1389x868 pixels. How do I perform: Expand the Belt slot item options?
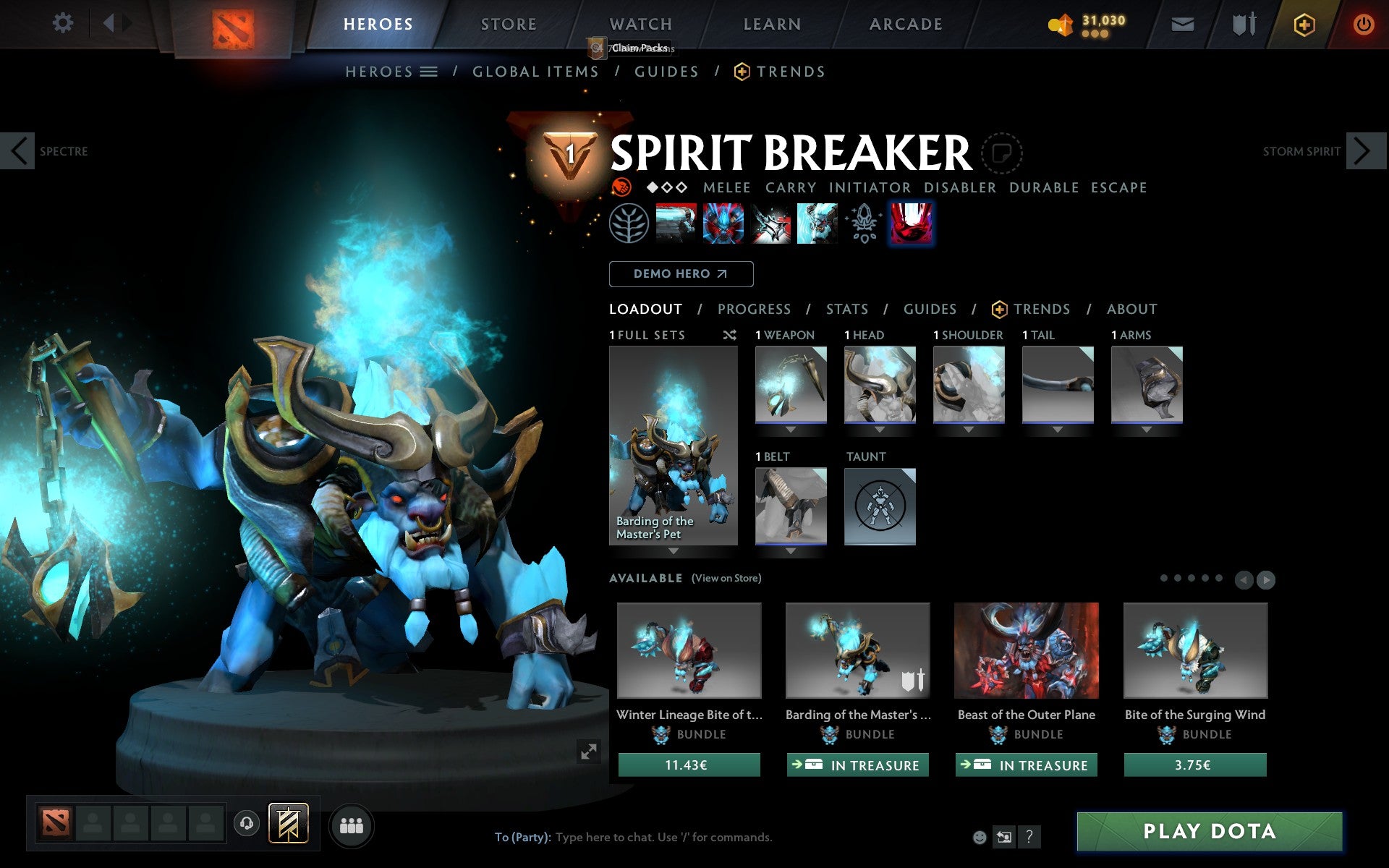pos(790,550)
